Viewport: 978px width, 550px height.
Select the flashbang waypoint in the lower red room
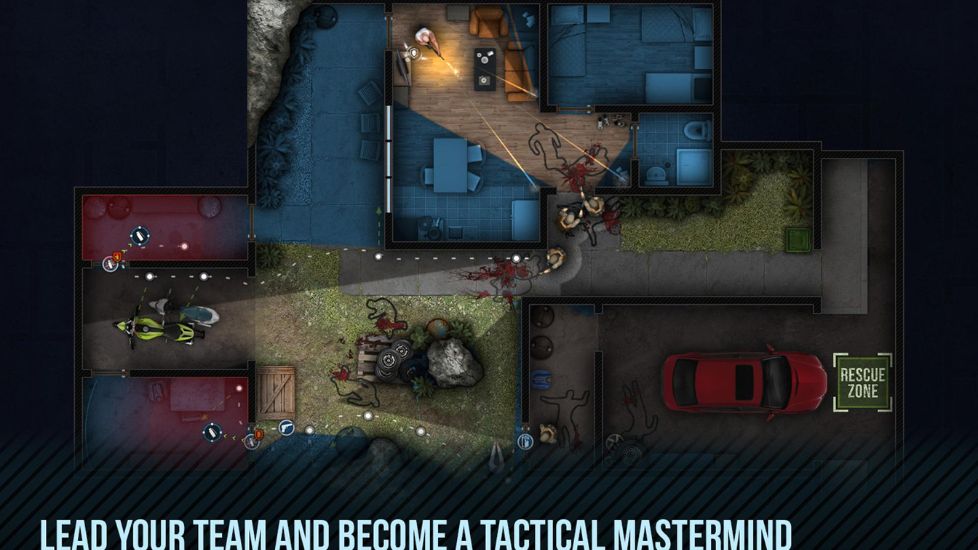coord(212,432)
